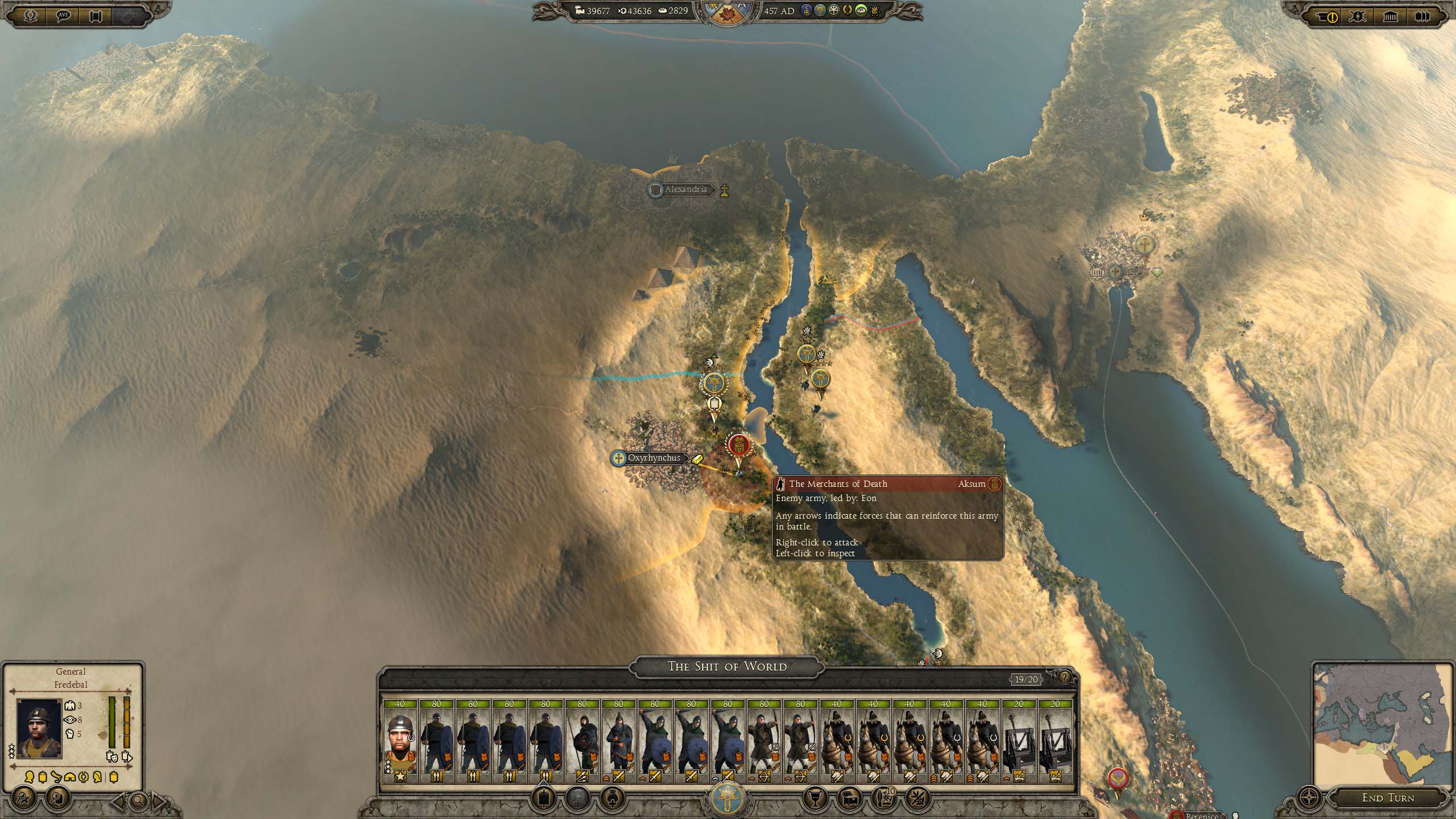Click the faction emblem medallion below the army
The width and height of the screenshot is (1456, 819).
pos(727,797)
